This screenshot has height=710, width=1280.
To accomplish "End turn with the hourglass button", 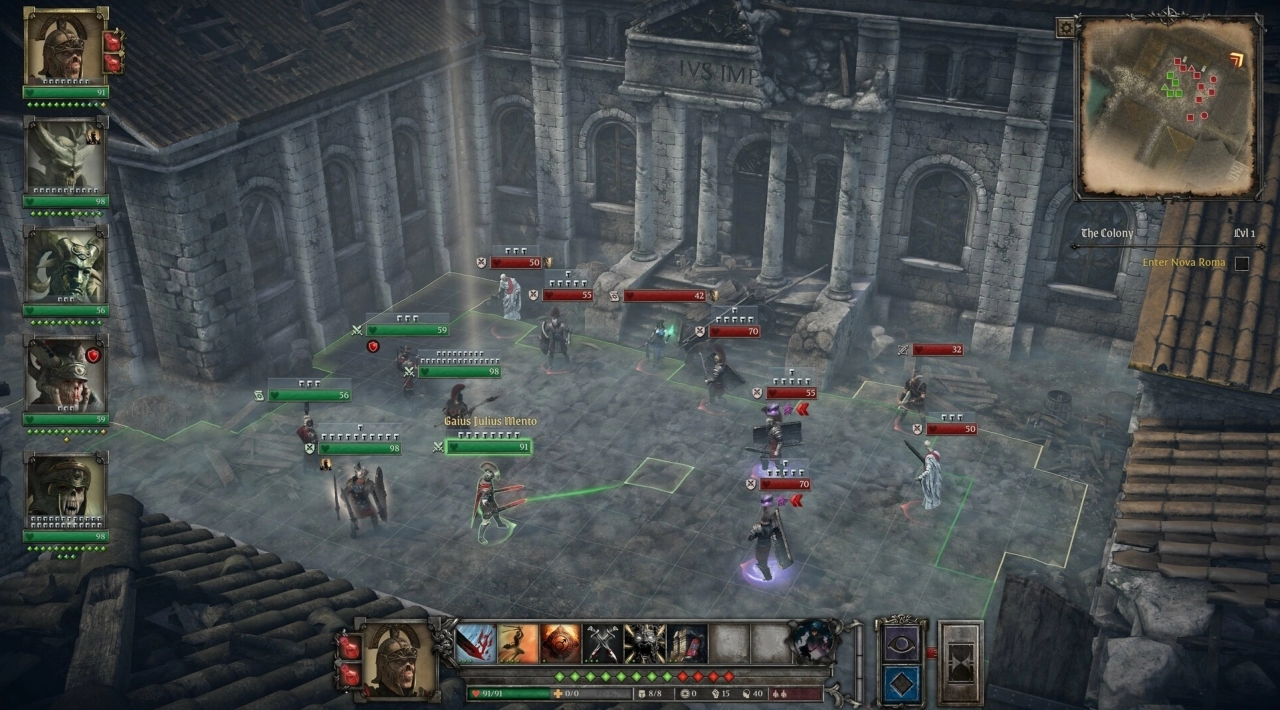I will [960, 663].
